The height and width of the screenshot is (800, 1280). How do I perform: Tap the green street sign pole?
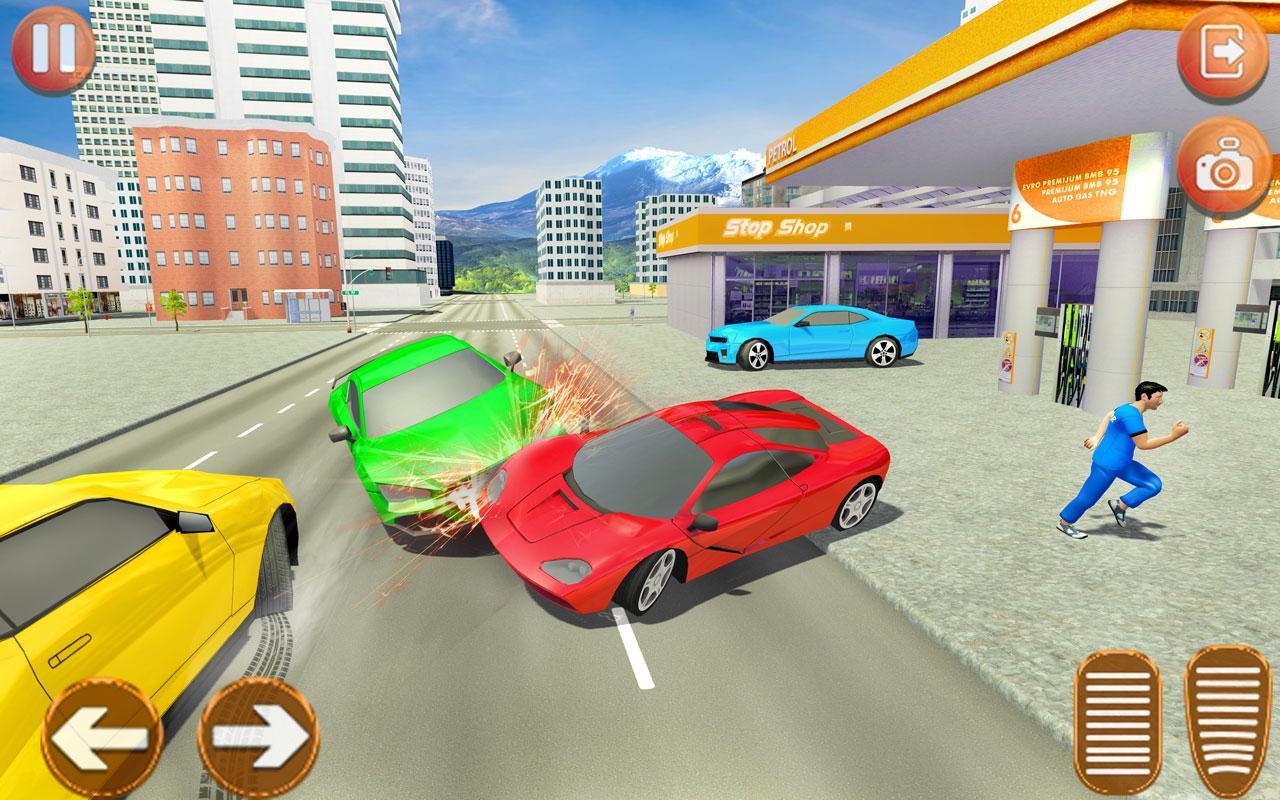(350, 292)
